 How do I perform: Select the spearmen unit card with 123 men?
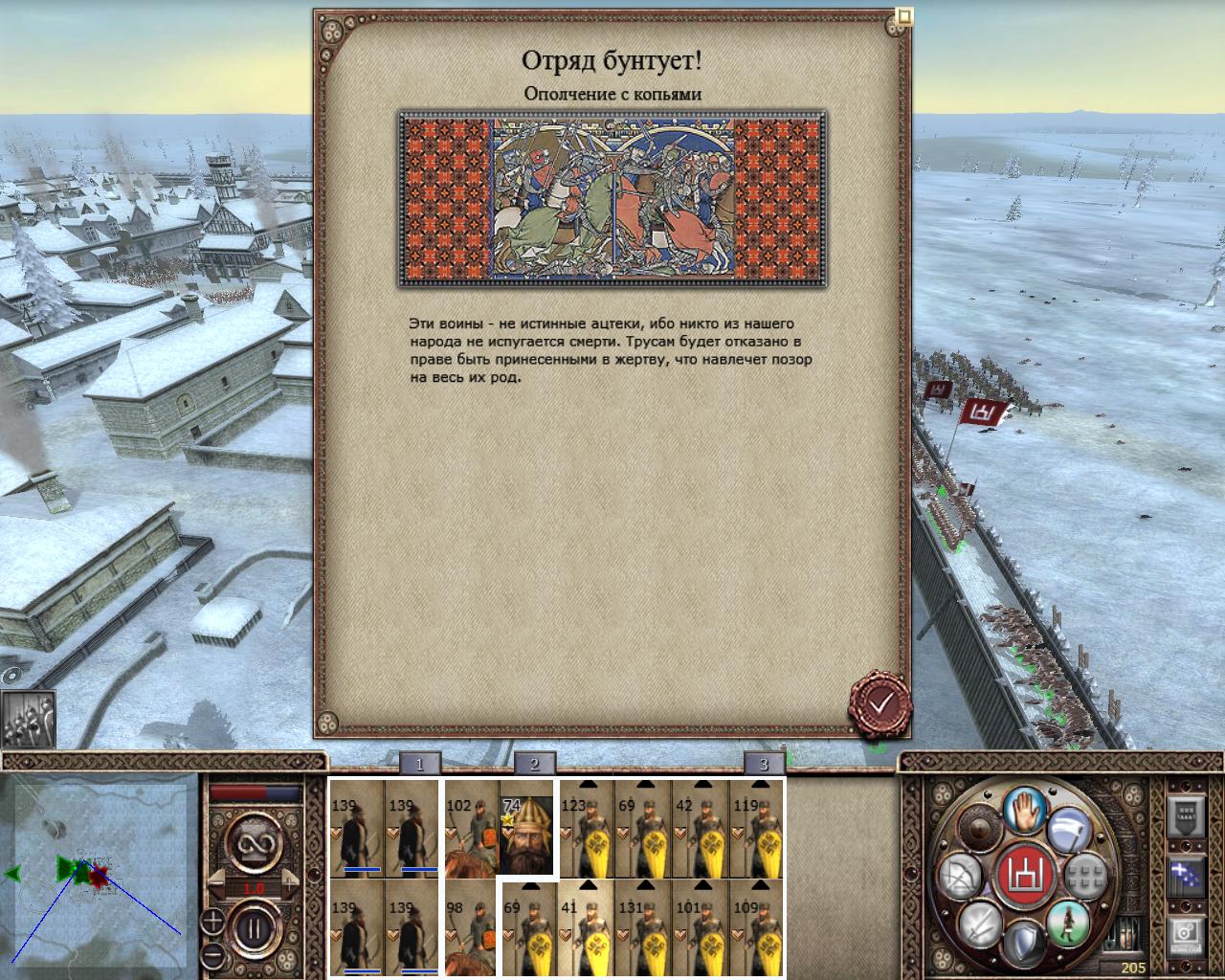click(x=586, y=829)
